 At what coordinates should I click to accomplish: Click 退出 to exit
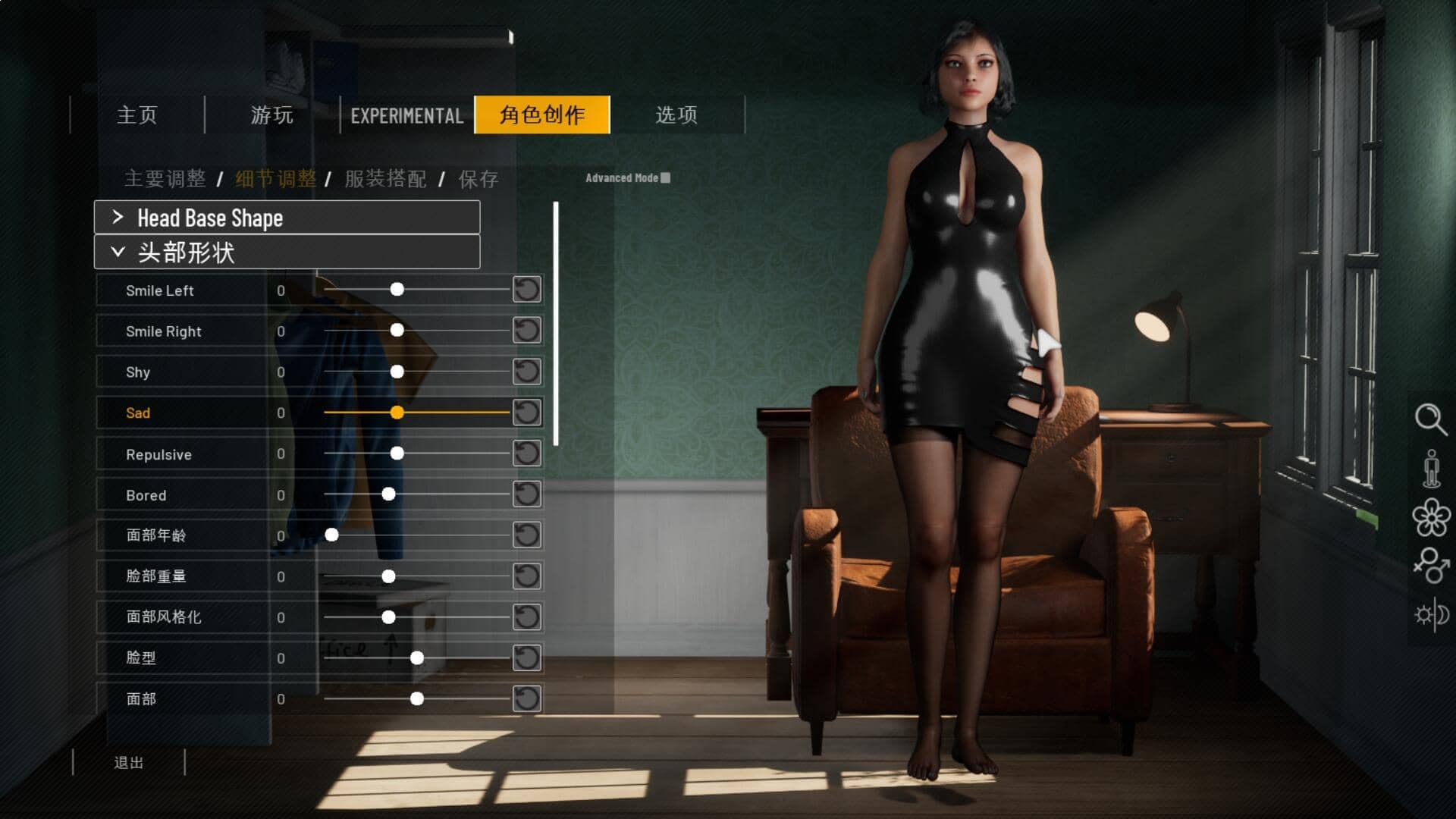click(x=129, y=763)
